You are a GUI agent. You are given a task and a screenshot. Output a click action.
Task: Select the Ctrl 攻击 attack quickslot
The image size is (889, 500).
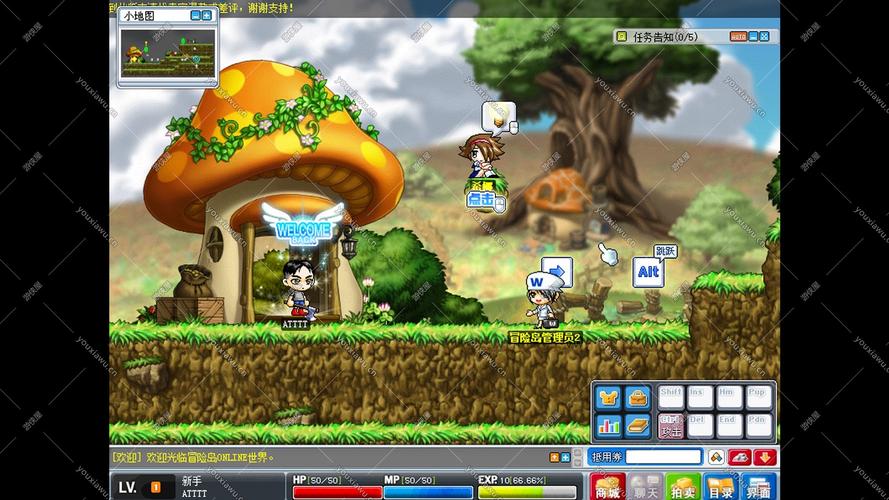(671, 426)
